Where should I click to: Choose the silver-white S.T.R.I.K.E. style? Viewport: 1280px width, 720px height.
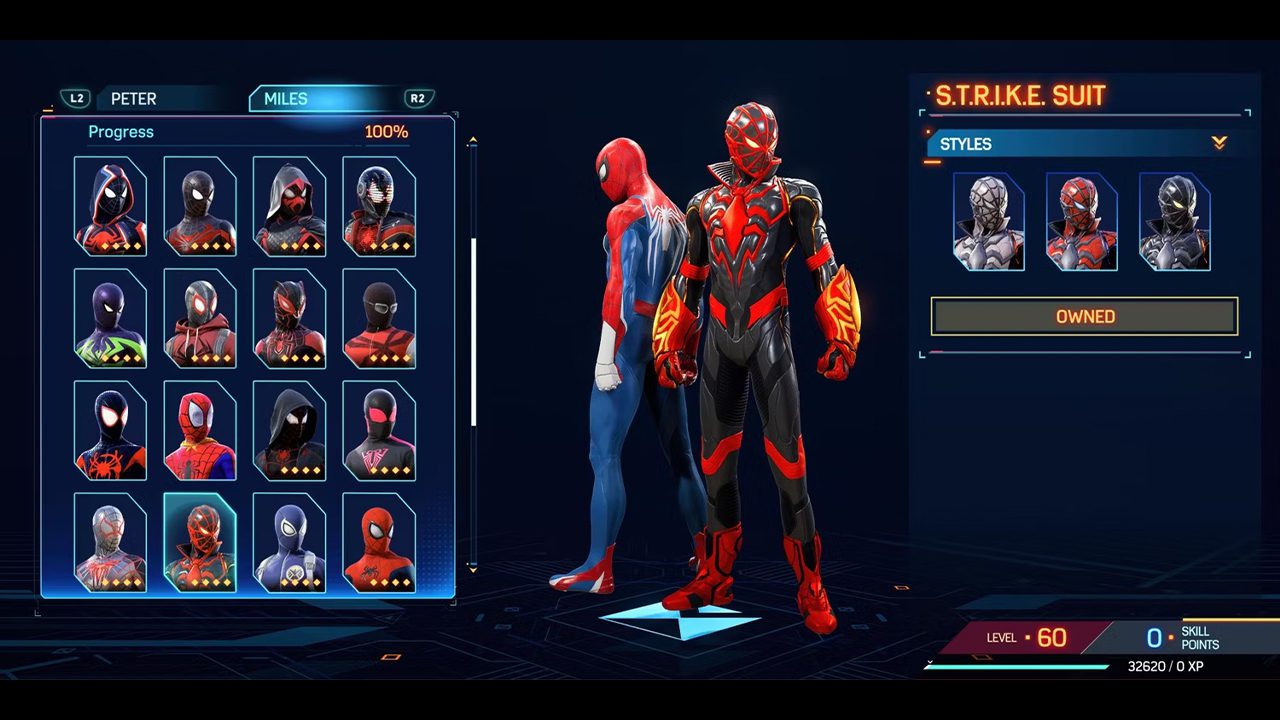(x=988, y=222)
